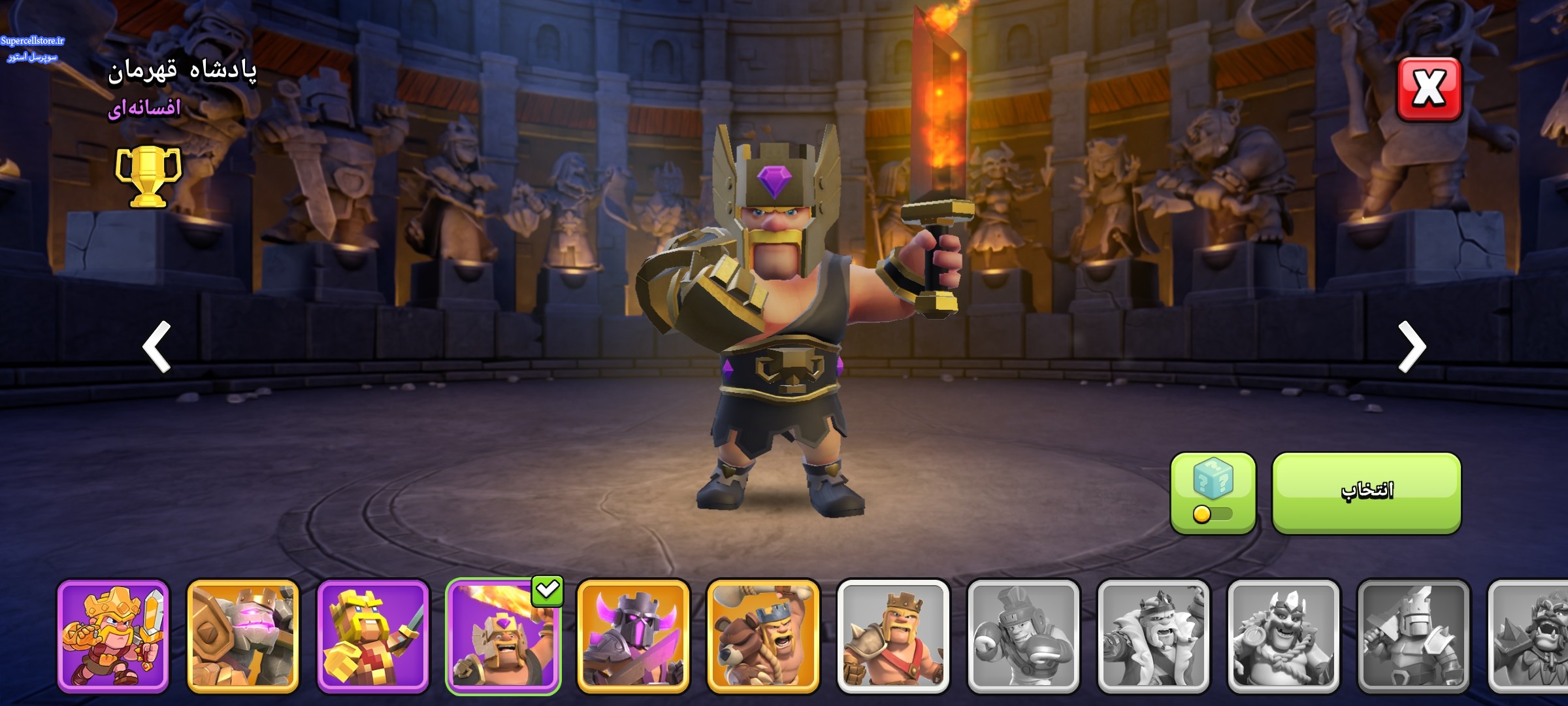Select the checked Champion King skin thumbnail

coord(502,636)
